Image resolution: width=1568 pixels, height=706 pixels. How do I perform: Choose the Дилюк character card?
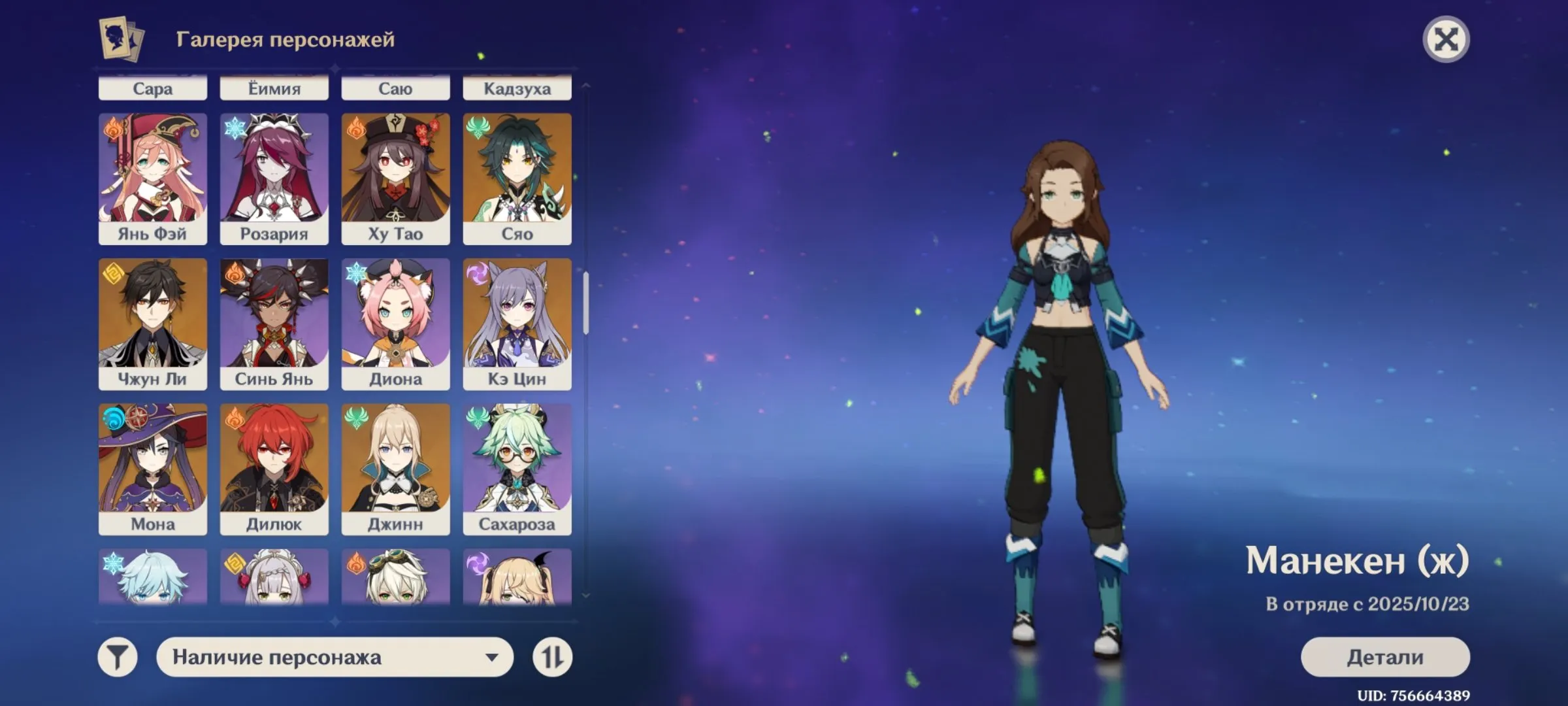click(274, 469)
